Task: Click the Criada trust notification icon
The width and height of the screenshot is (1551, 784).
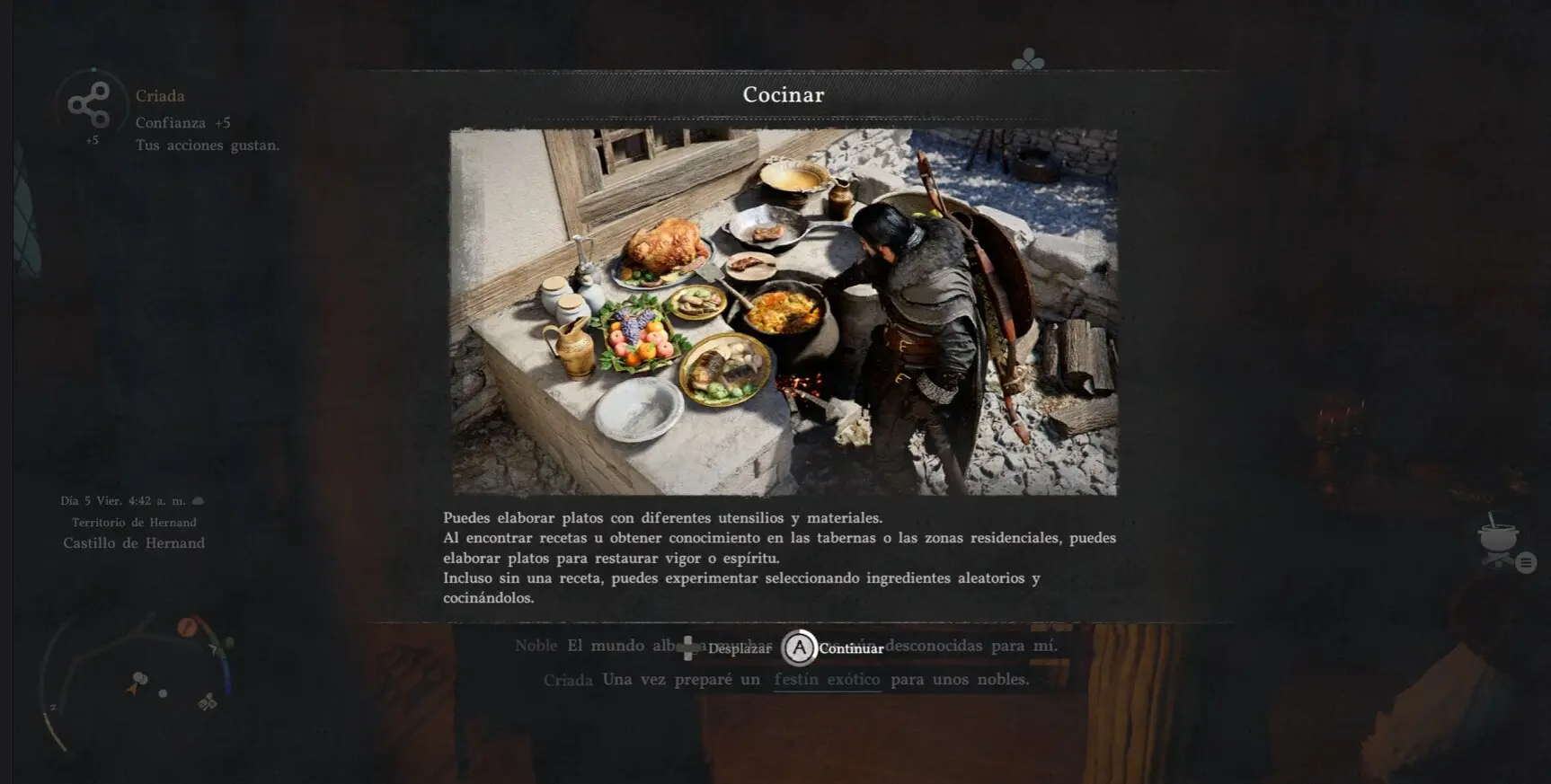Action: tap(91, 104)
